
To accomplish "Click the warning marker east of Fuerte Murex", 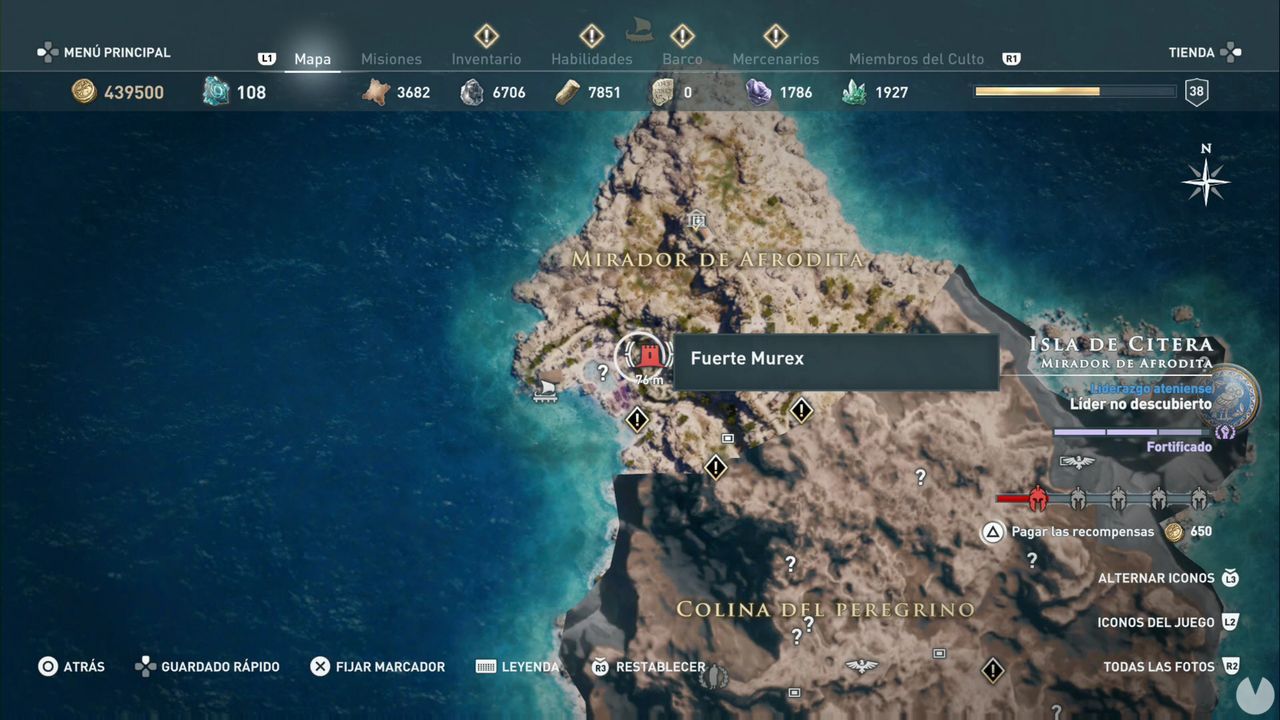I will (801, 411).
